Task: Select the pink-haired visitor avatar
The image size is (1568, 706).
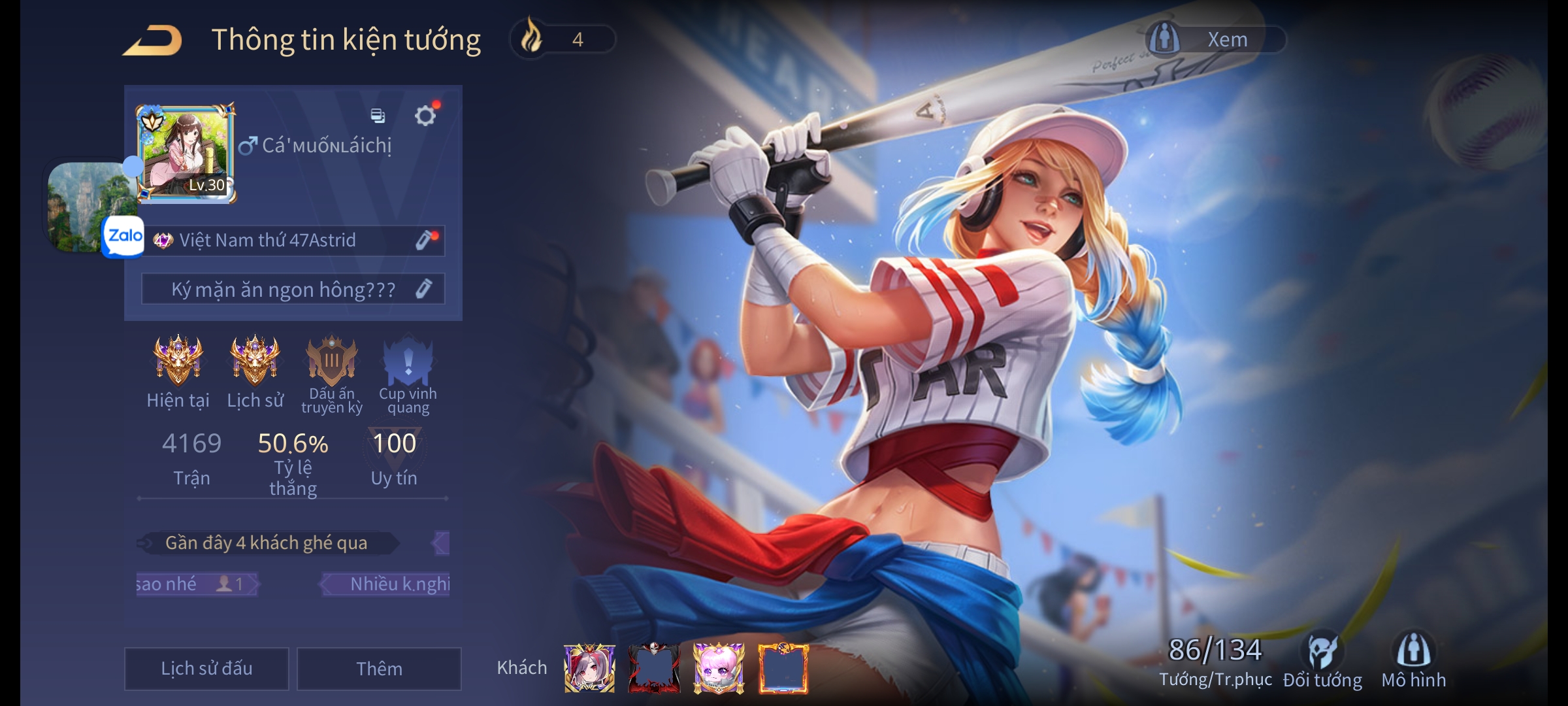Action: pyautogui.click(x=719, y=668)
